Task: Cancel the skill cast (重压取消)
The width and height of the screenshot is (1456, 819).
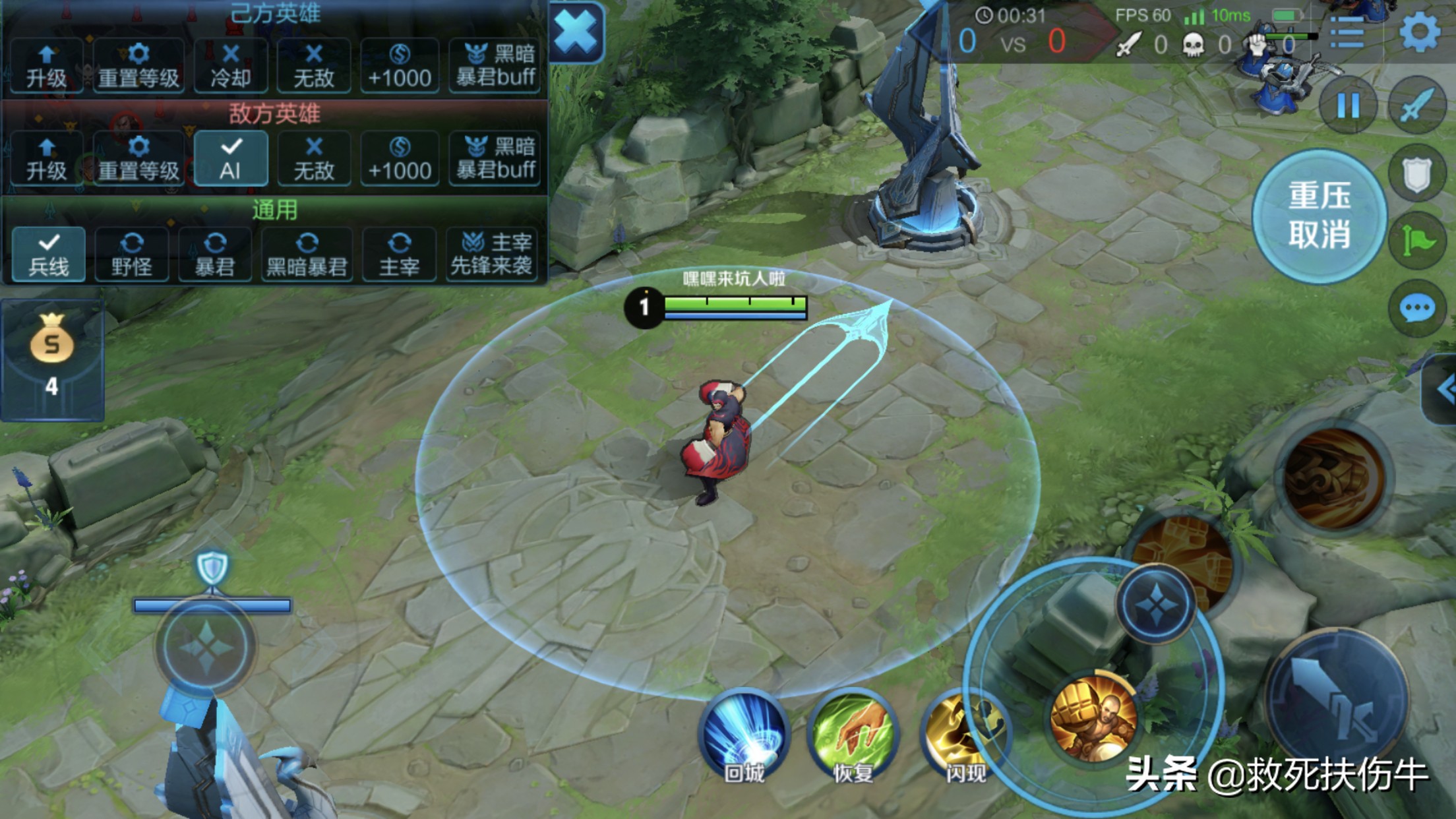Action: 1319,216
